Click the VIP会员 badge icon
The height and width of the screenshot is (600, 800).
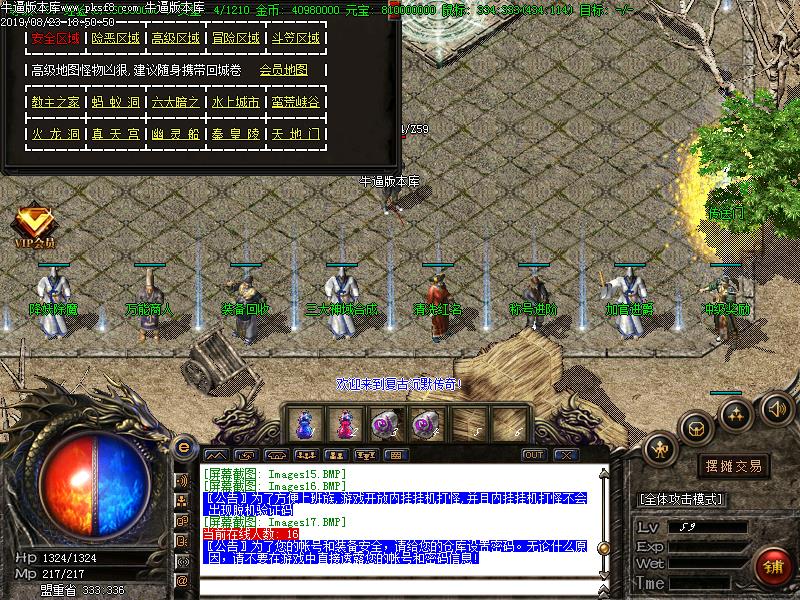click(34, 226)
